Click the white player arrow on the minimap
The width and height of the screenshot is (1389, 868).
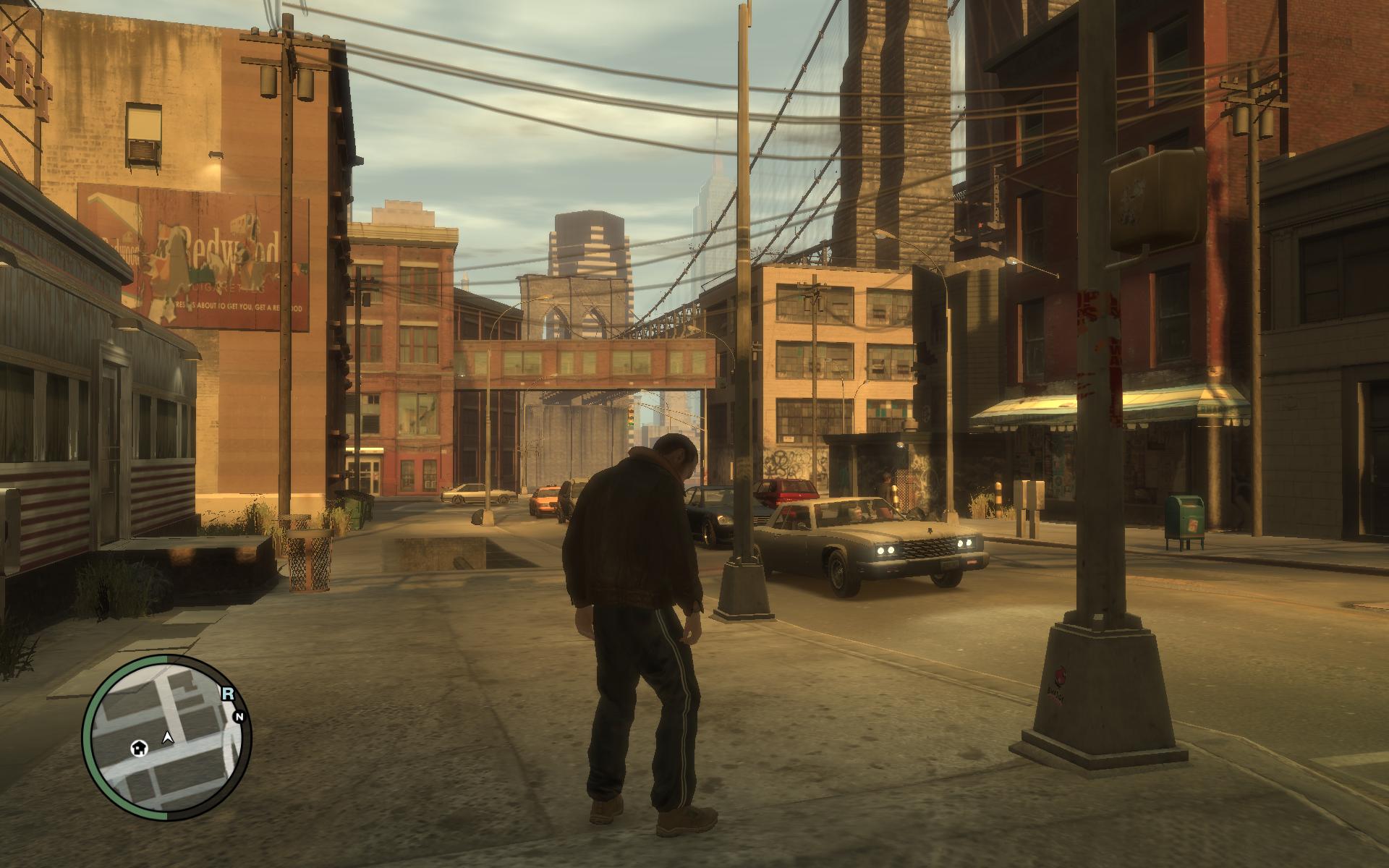tap(168, 738)
